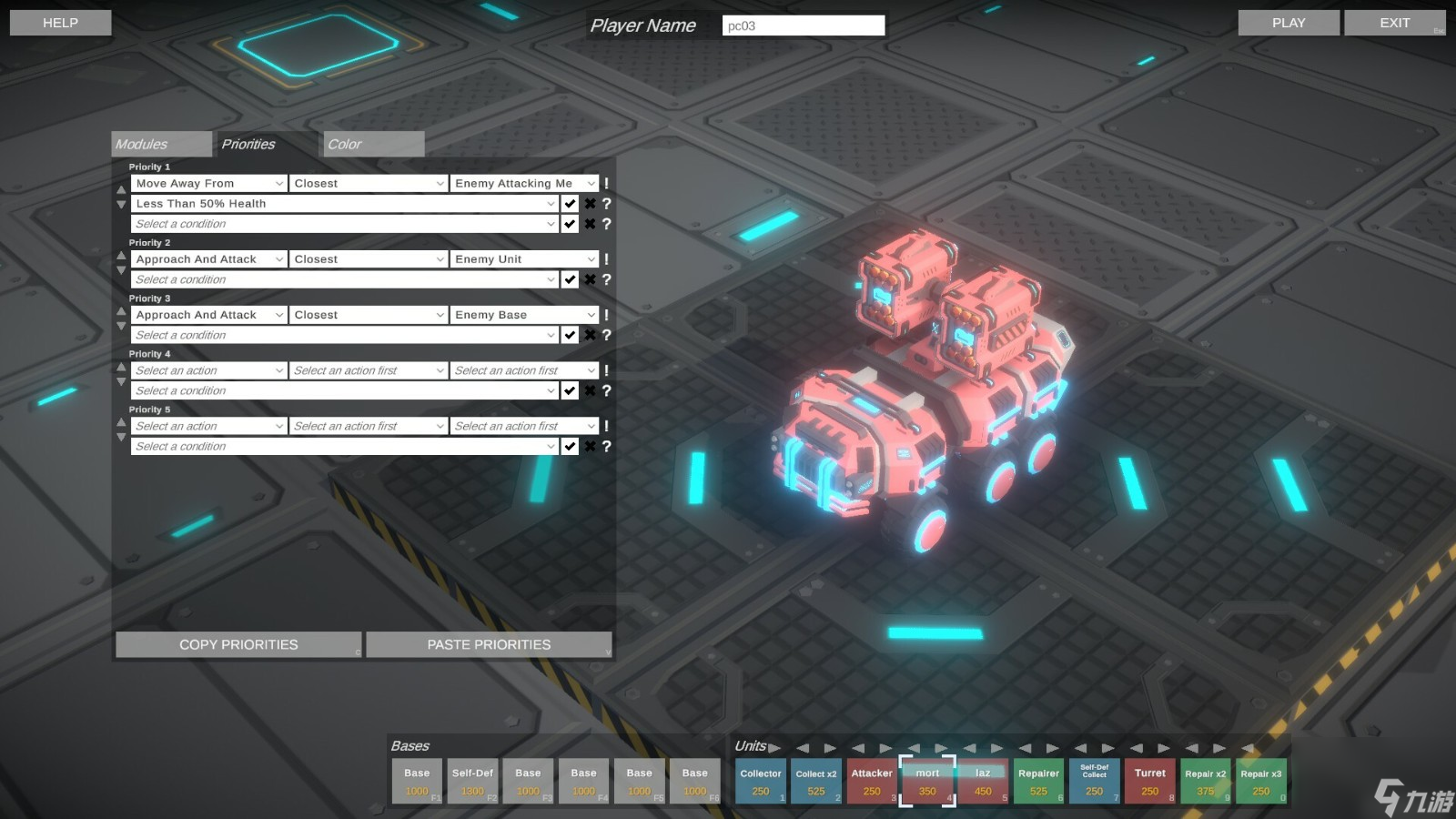The width and height of the screenshot is (1456, 819).
Task: Click PASTE PRIORITIES button
Action: (x=489, y=644)
